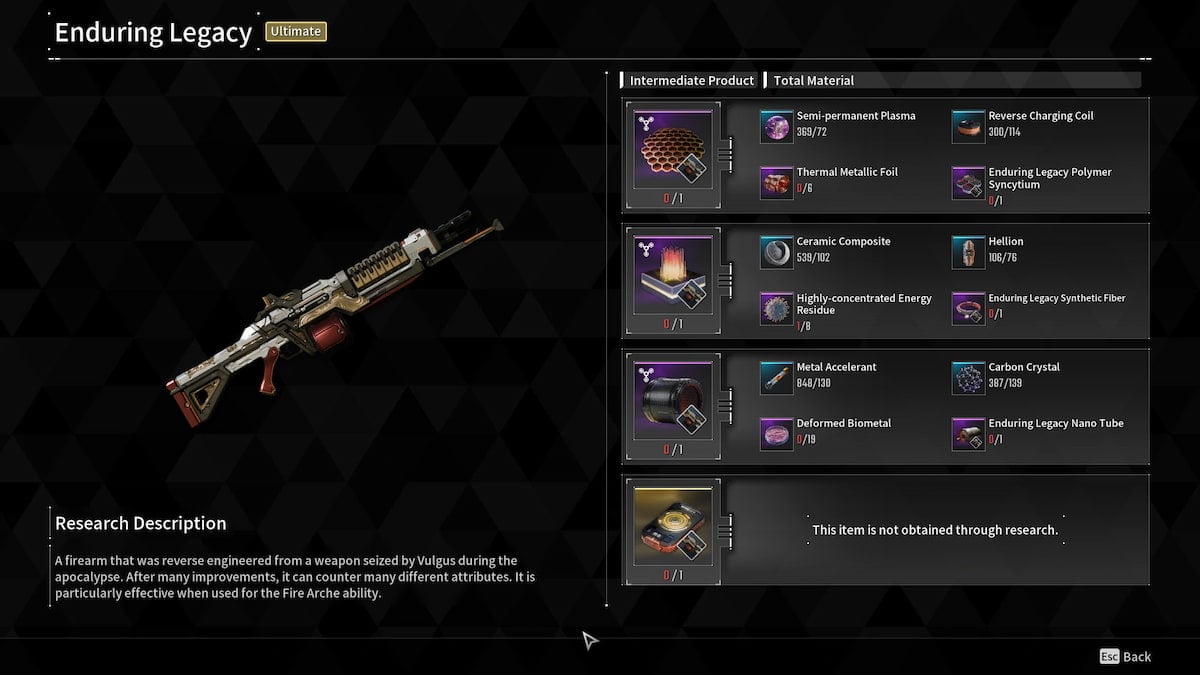Open the Enduring Legacy Synthetic Fiber entry

(969, 309)
